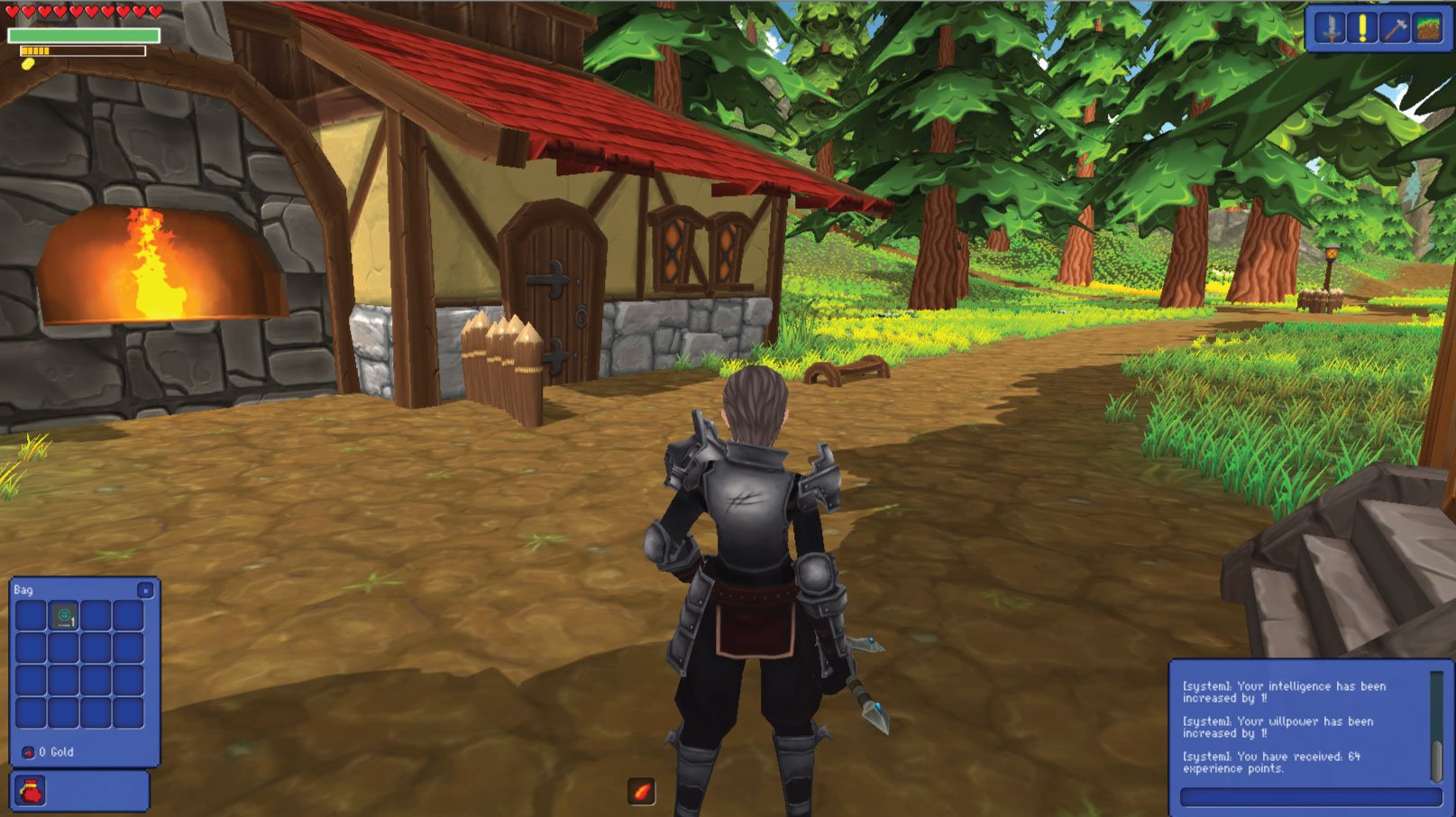Select the red pepper item in the hotbar

point(641,788)
